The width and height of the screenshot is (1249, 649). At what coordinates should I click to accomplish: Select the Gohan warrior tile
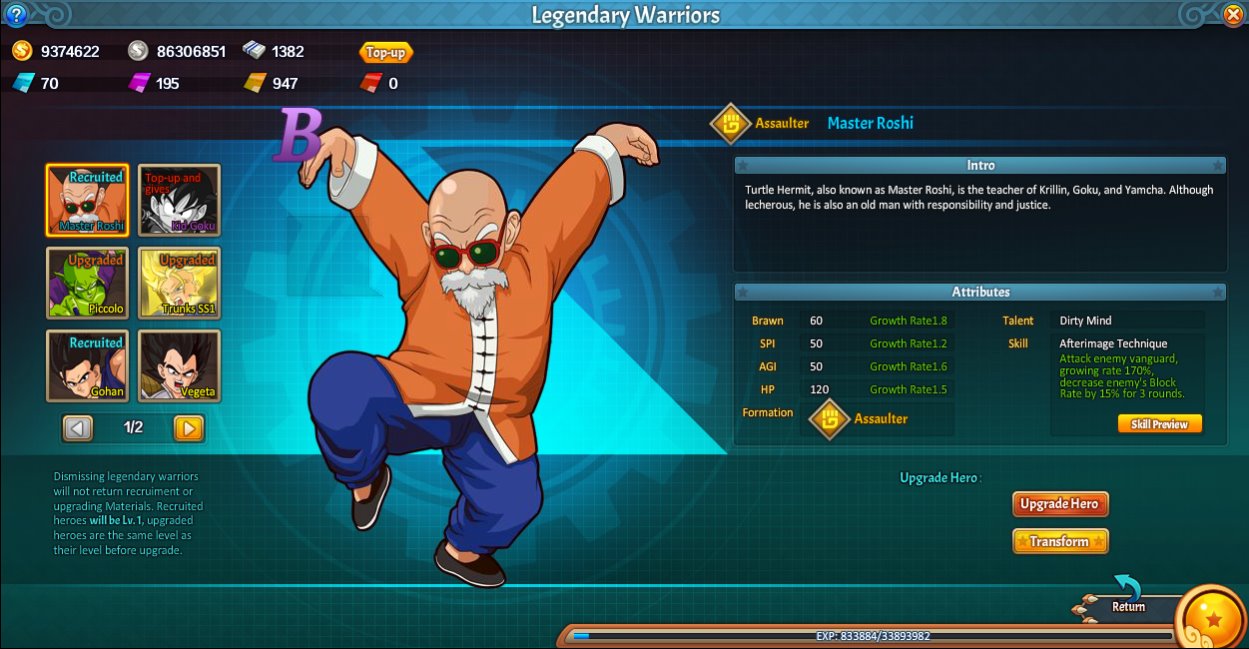point(87,366)
